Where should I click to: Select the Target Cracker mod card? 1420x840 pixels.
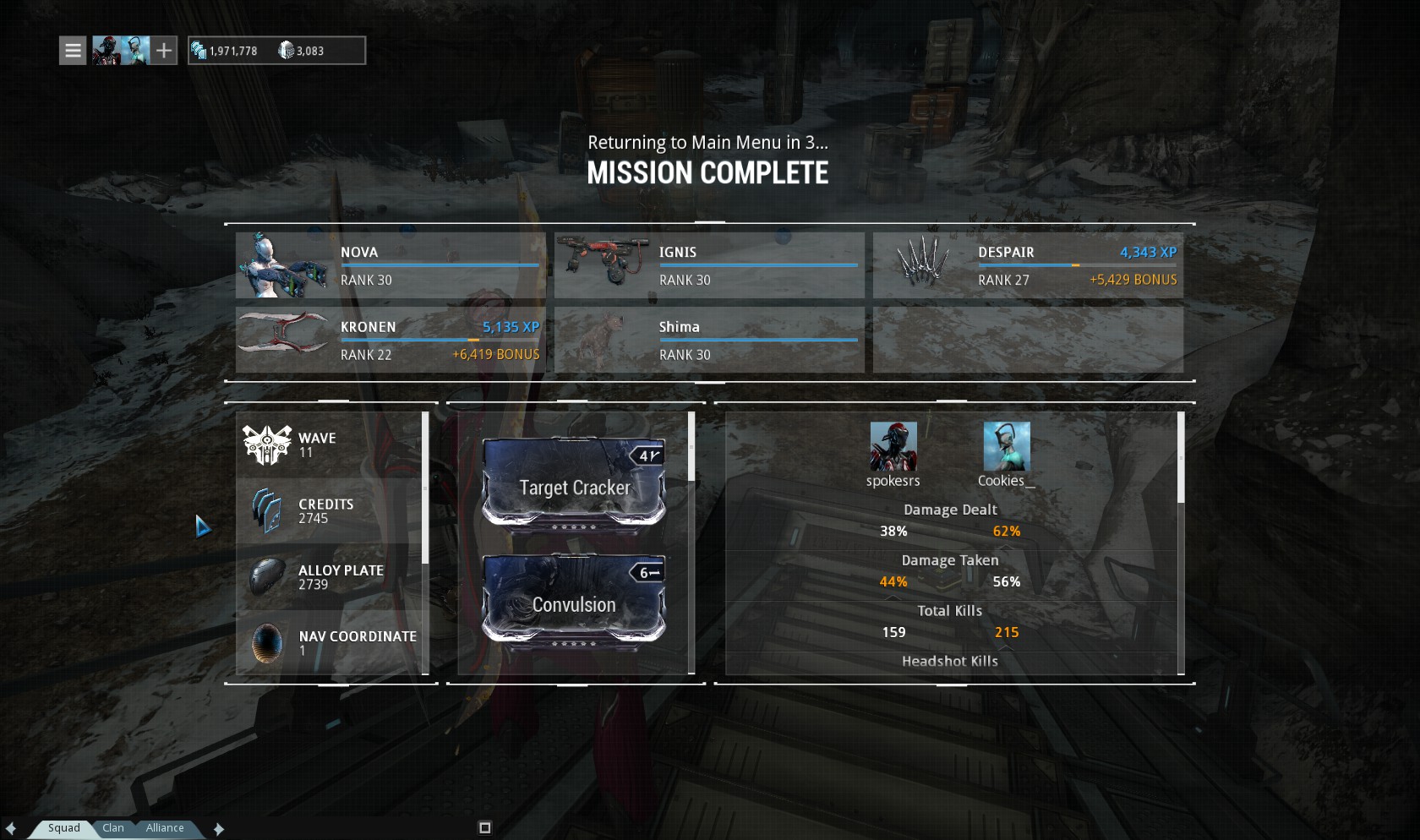(x=574, y=483)
